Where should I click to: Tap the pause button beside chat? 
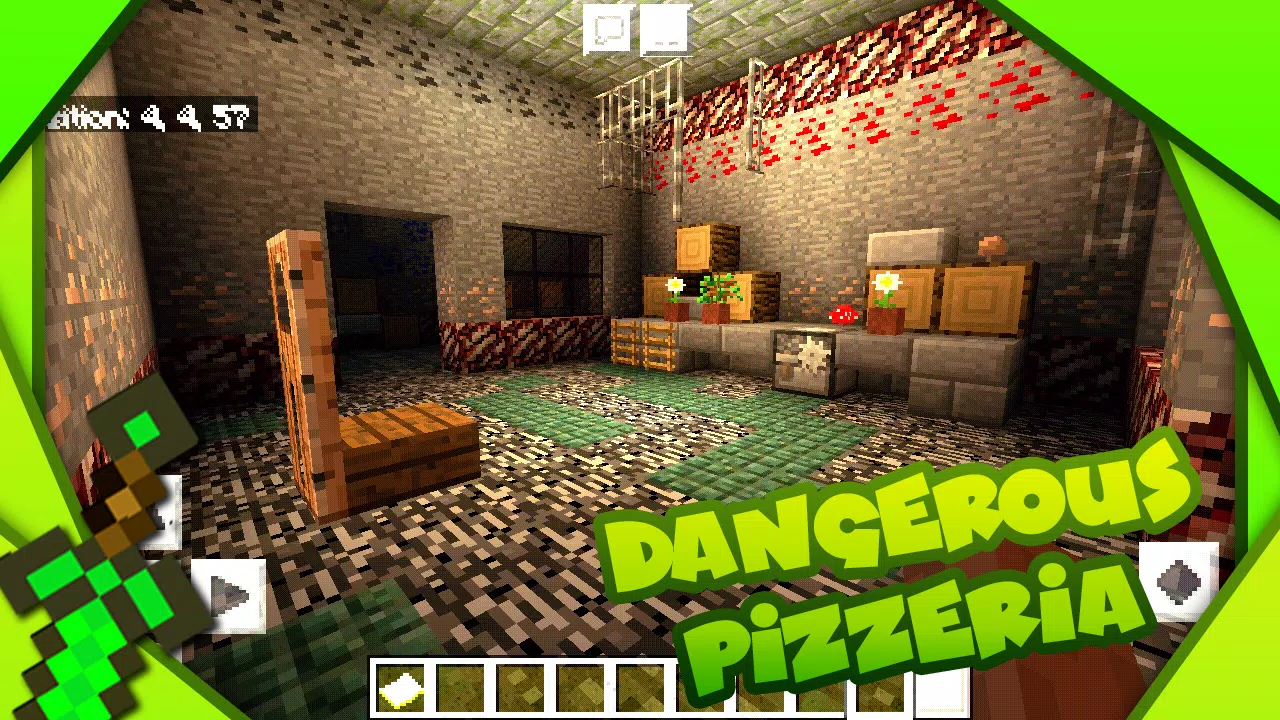[x=664, y=28]
